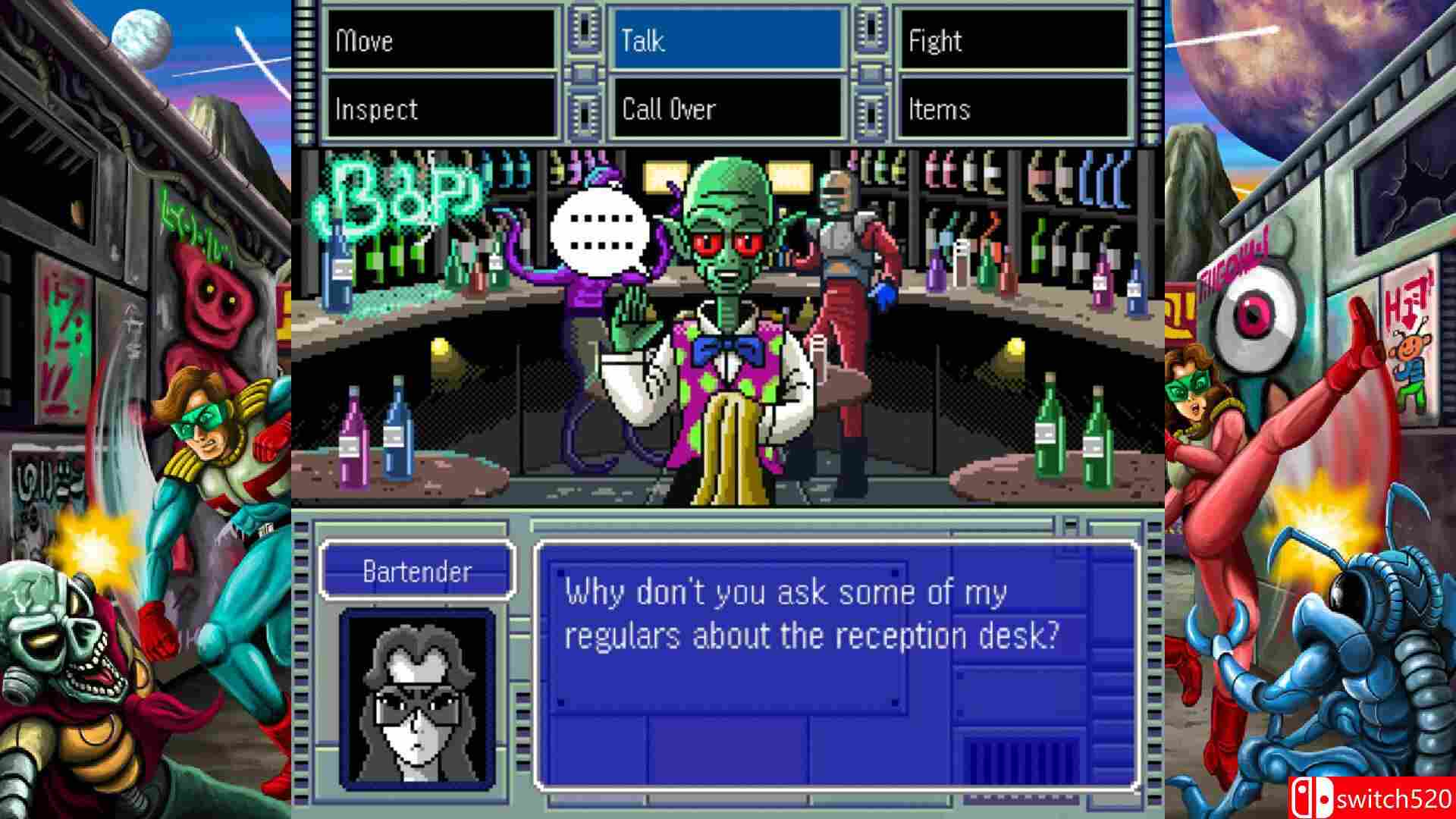Select the Inspect command

pos(441,109)
